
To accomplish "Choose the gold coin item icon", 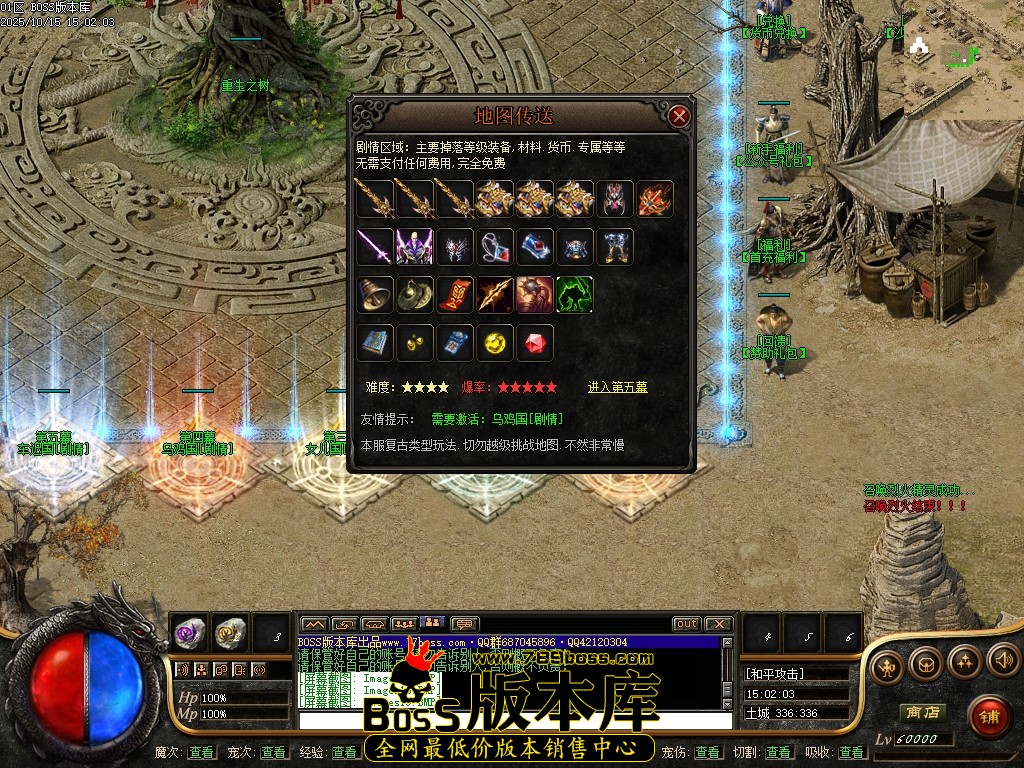I will click(x=495, y=343).
